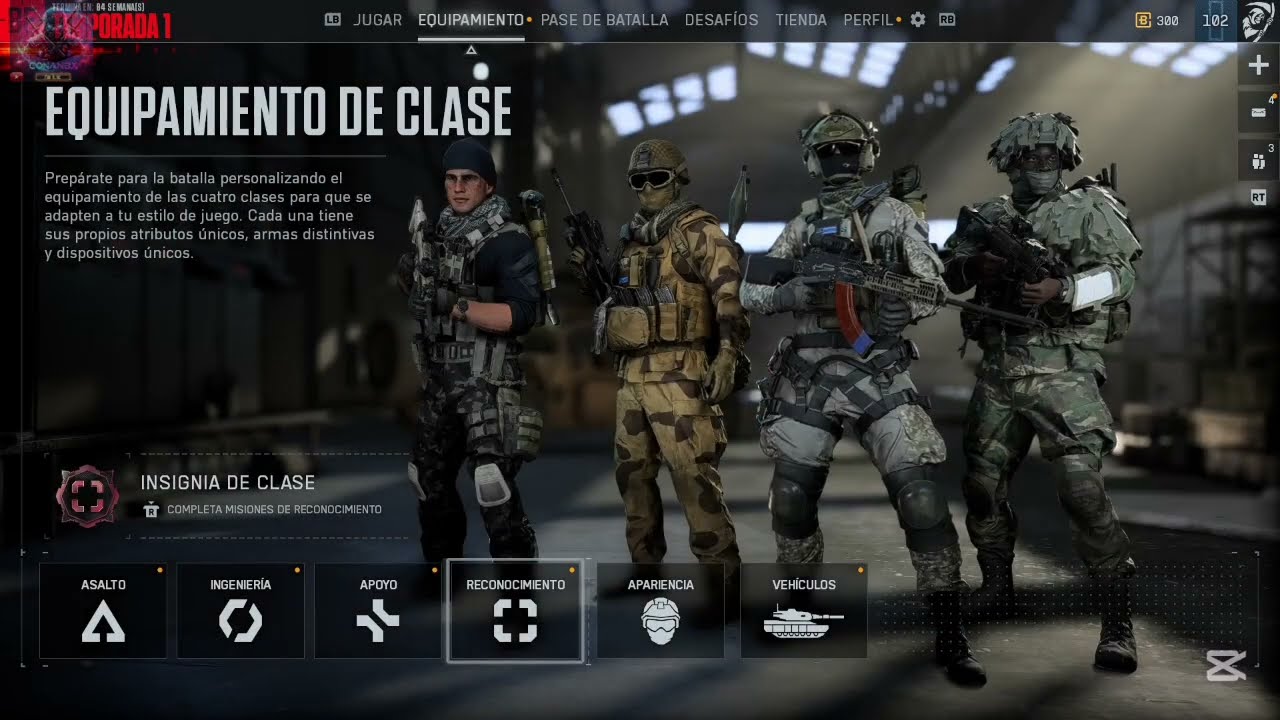This screenshot has height=720, width=1280.
Task: Select the ASALTO class tile
Action: point(103,610)
